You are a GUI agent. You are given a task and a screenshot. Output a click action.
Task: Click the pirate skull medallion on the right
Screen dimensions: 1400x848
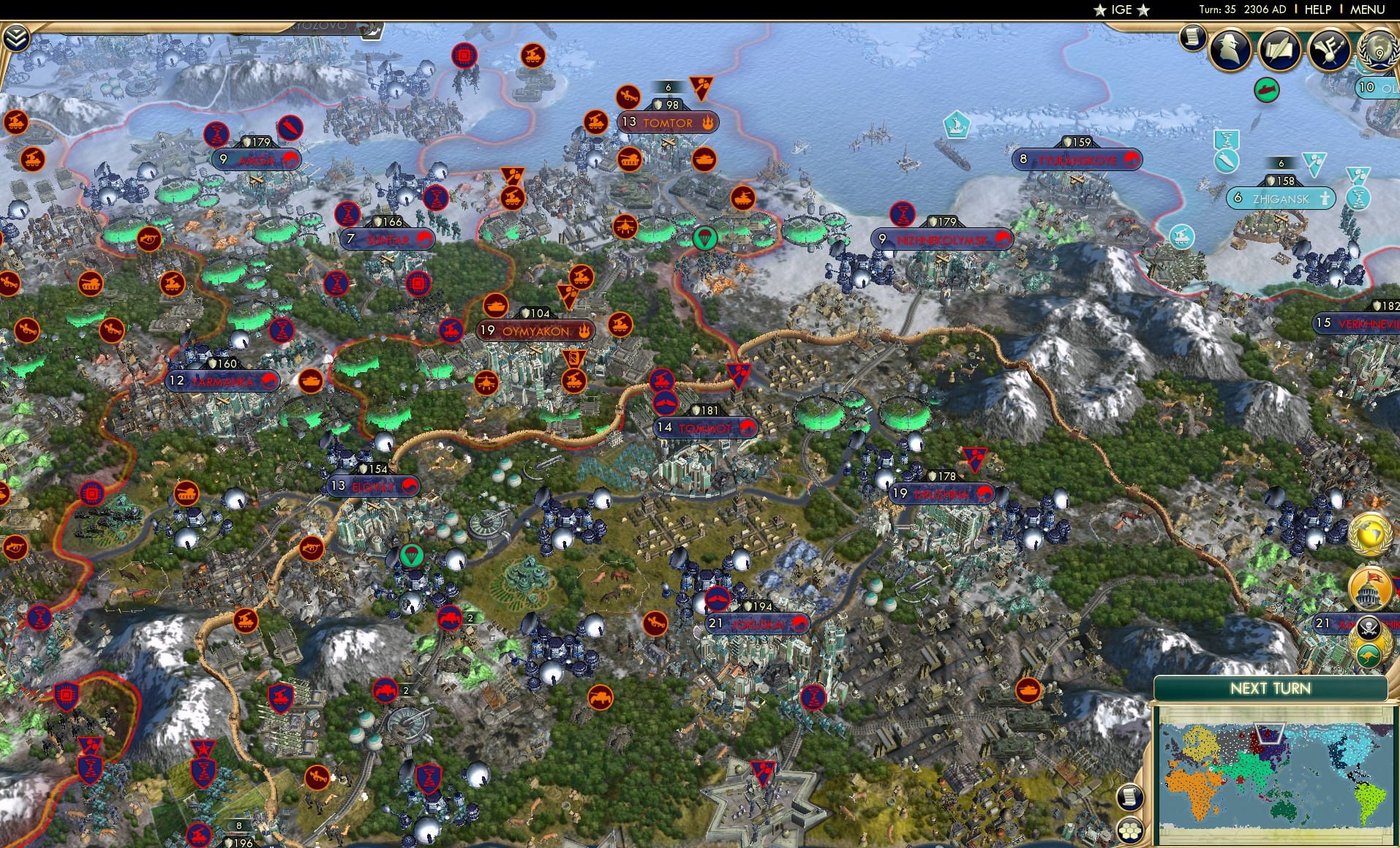click(x=1370, y=626)
